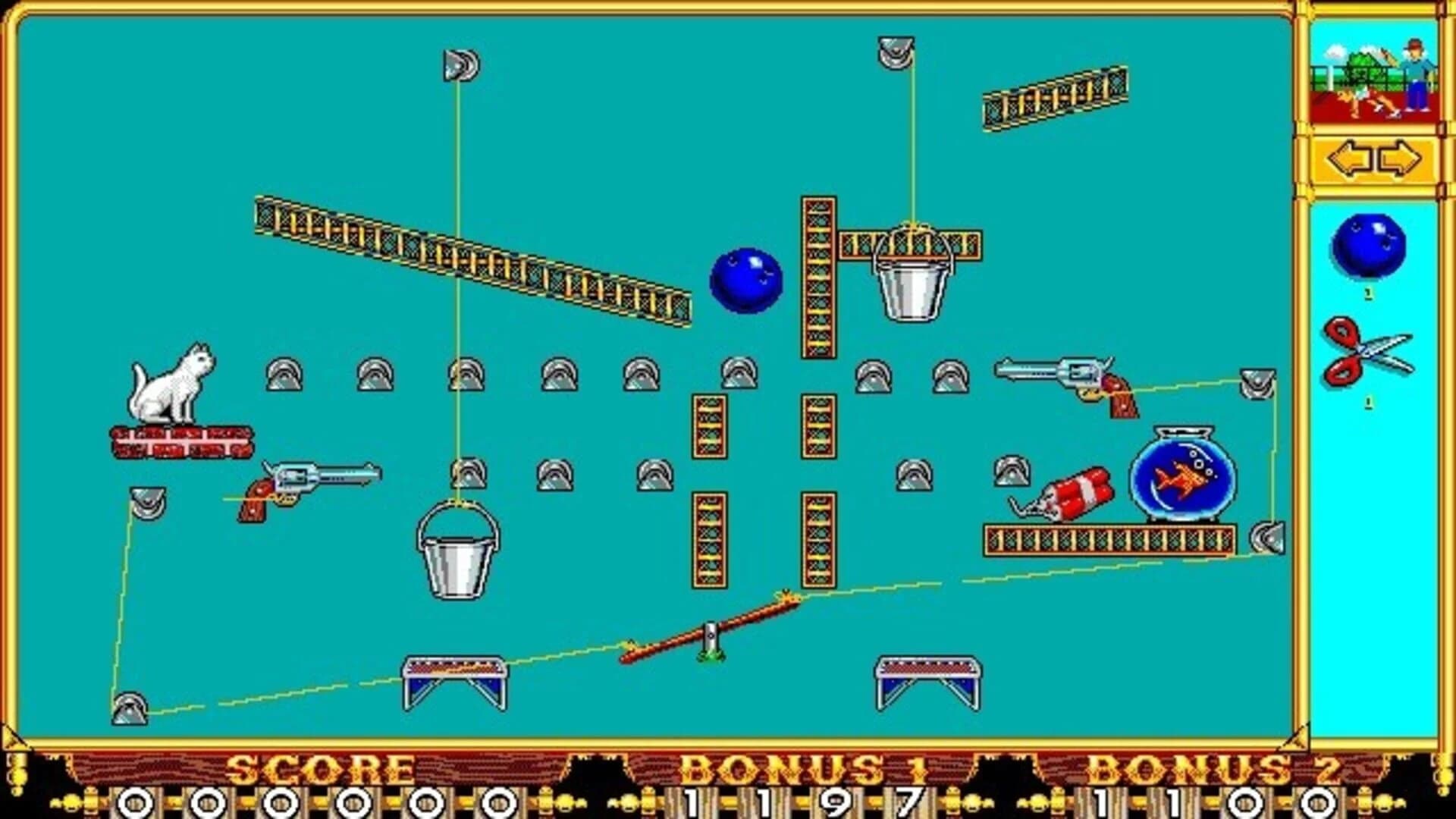This screenshot has height=819, width=1456.
Task: Select the long slanted girder at the top left
Action: 470,258
